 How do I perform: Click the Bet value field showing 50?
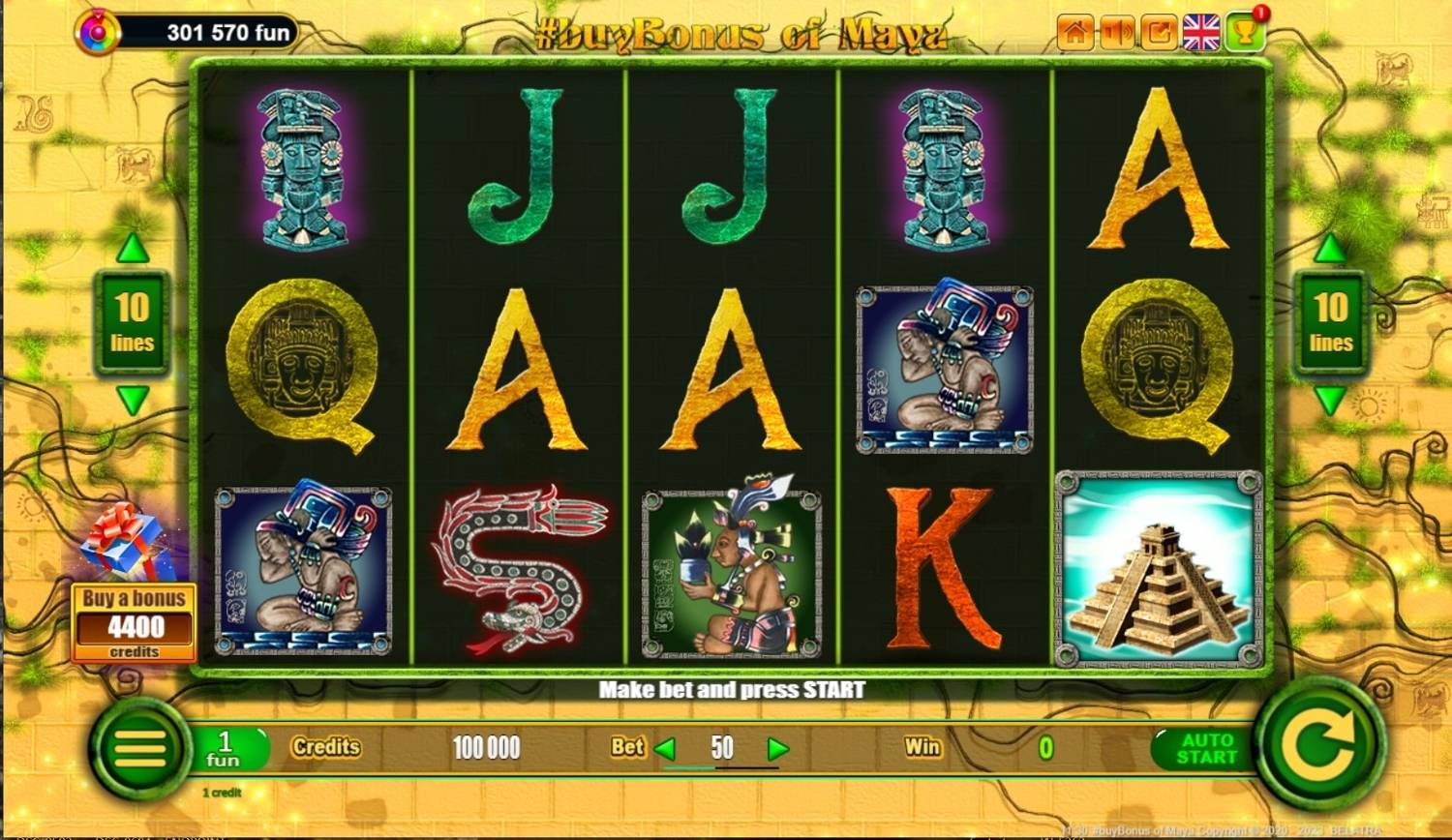click(721, 747)
